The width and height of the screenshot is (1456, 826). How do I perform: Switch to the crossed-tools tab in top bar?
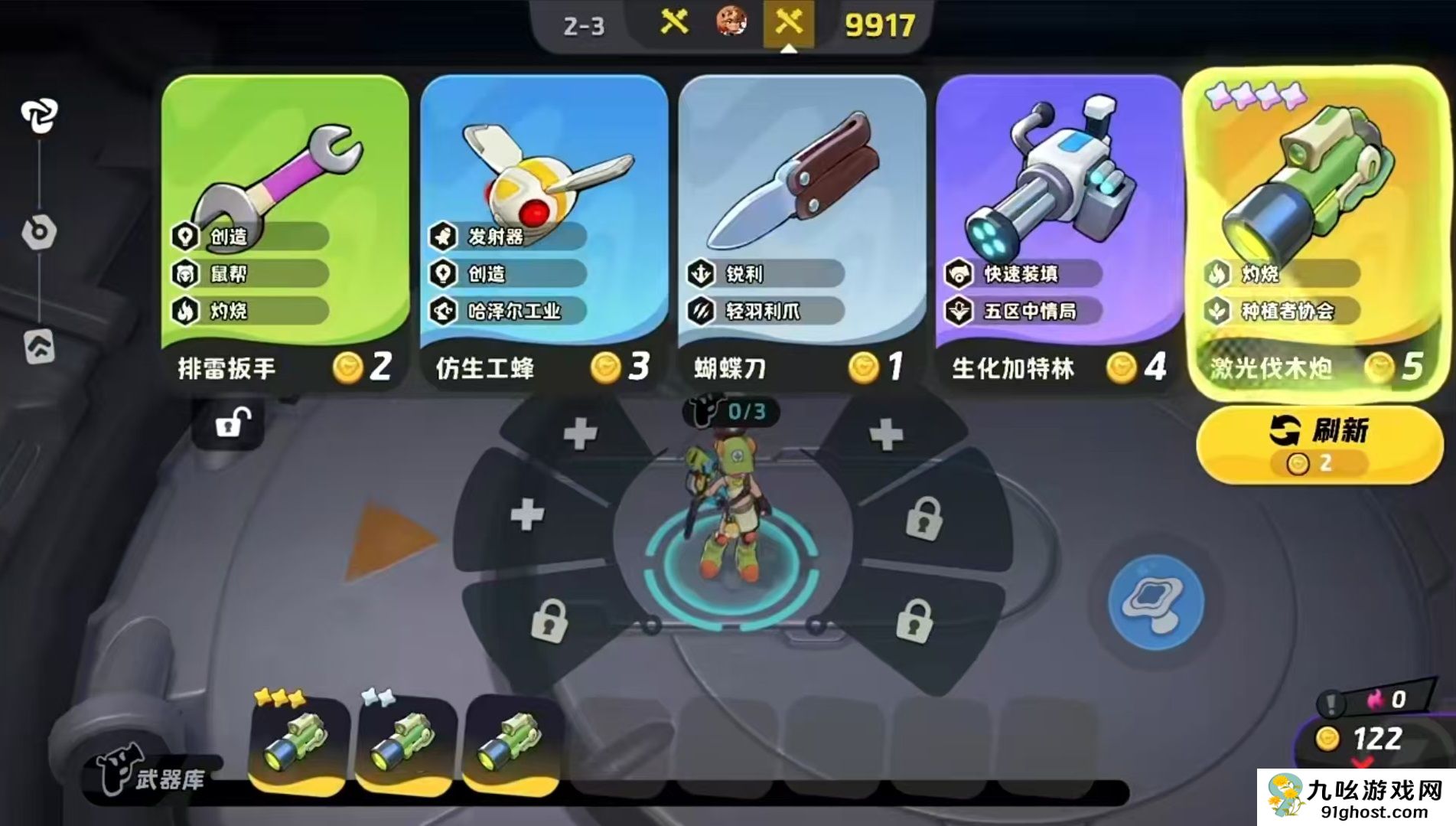[790, 23]
